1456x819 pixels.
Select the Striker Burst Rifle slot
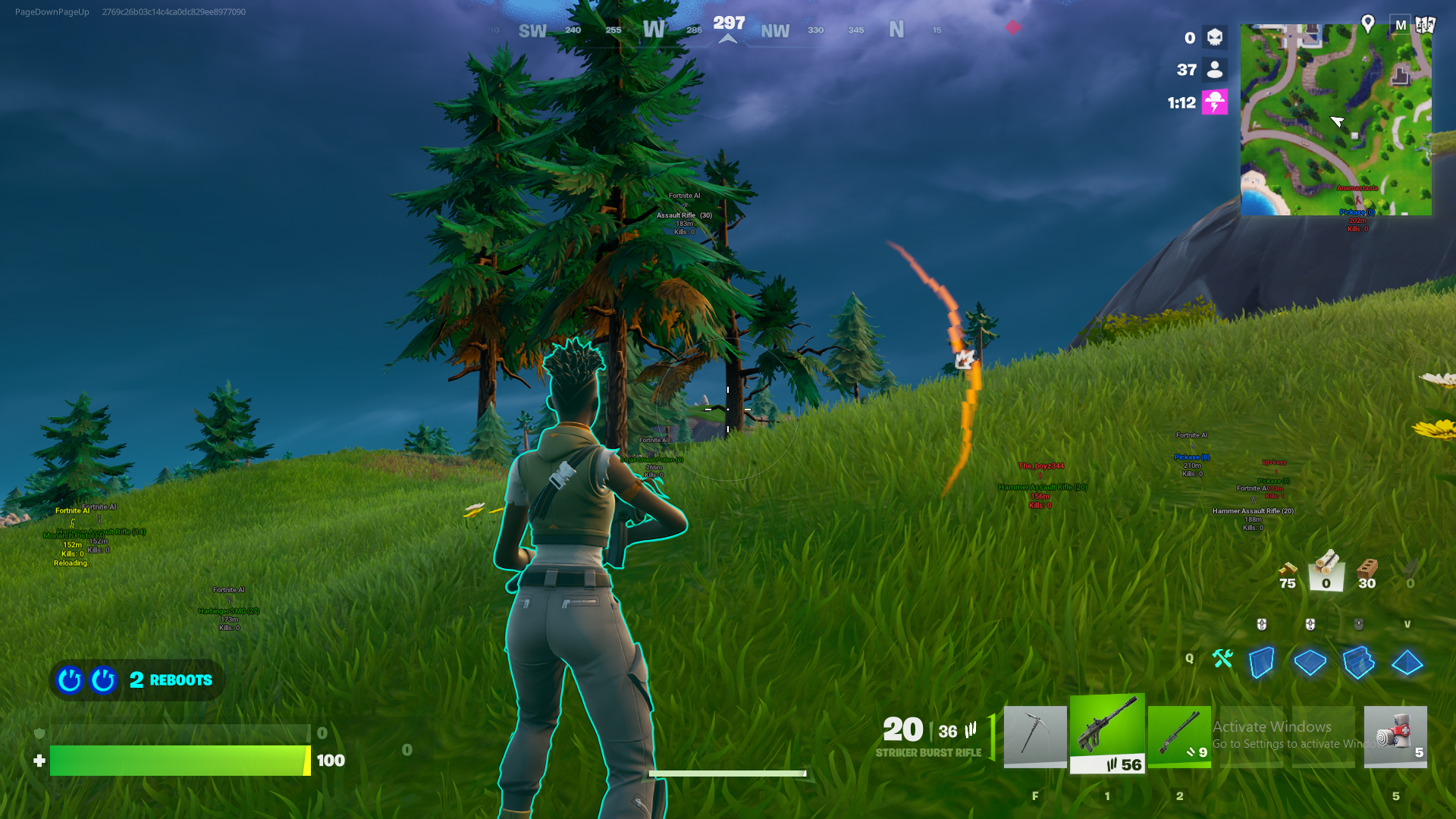click(x=1106, y=733)
